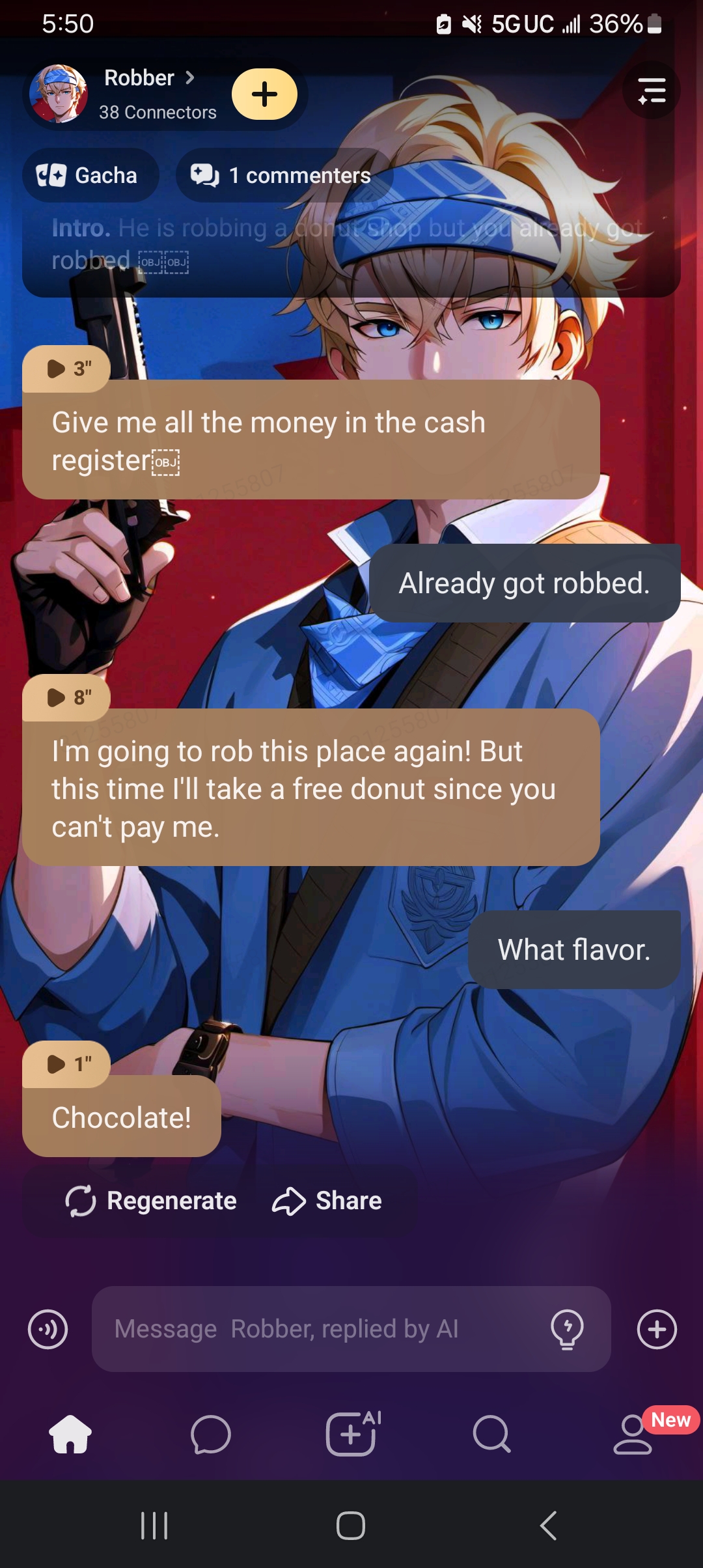Focus the Message Robber input field

(319, 1329)
